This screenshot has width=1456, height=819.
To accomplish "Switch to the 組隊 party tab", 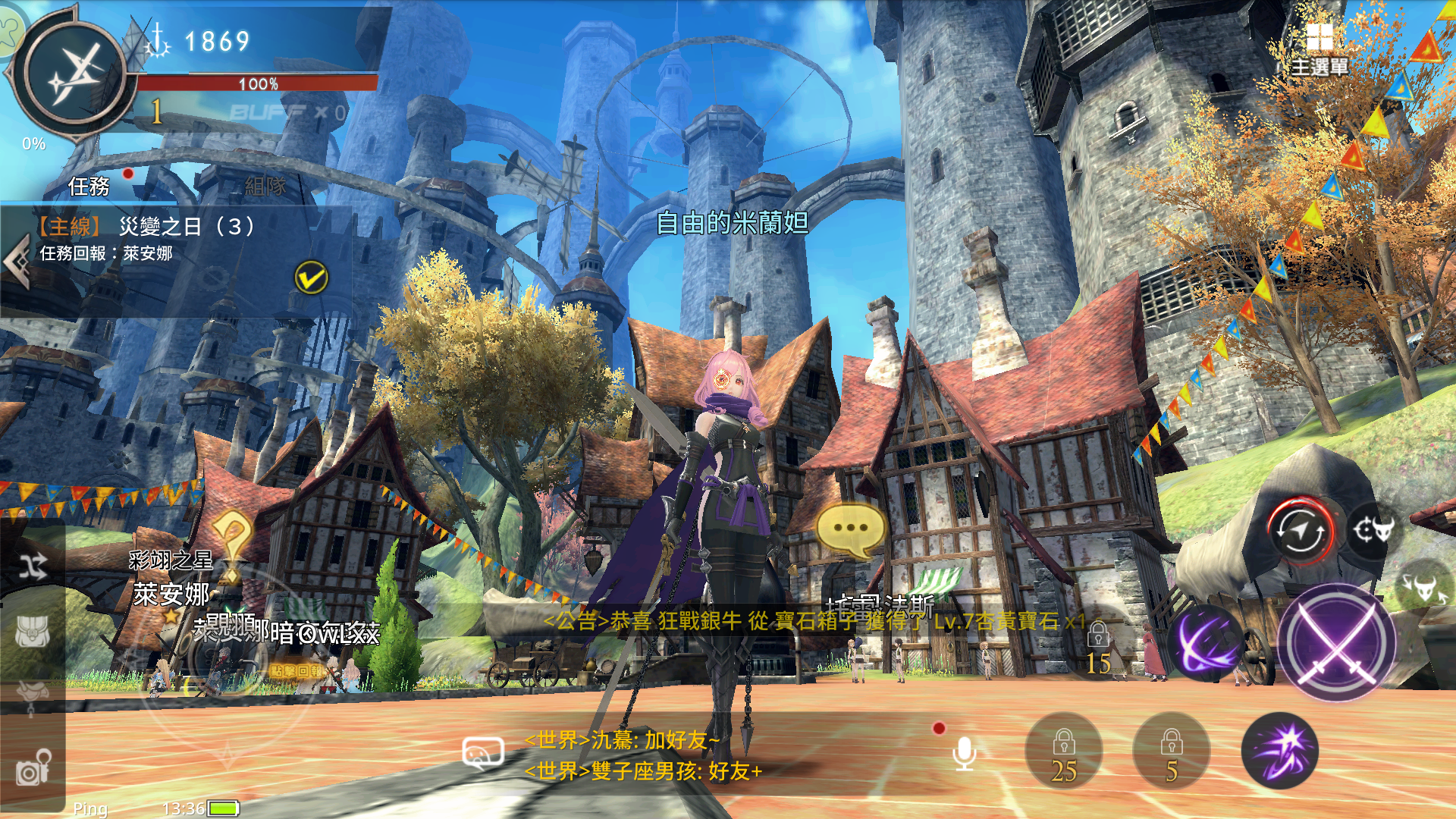I will (x=265, y=186).
